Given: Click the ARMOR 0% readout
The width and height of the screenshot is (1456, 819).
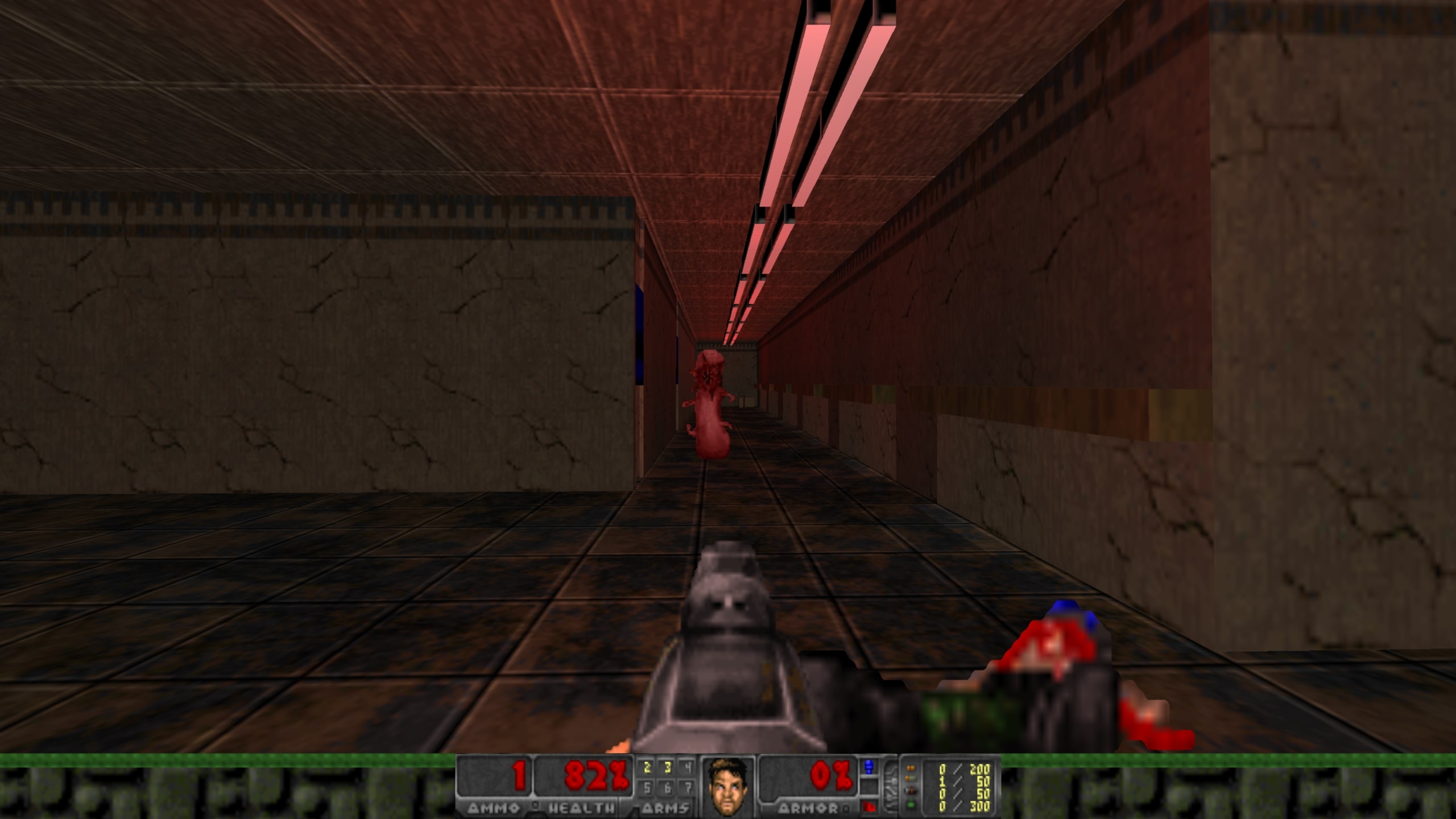Looking at the screenshot, I should point(830,776).
